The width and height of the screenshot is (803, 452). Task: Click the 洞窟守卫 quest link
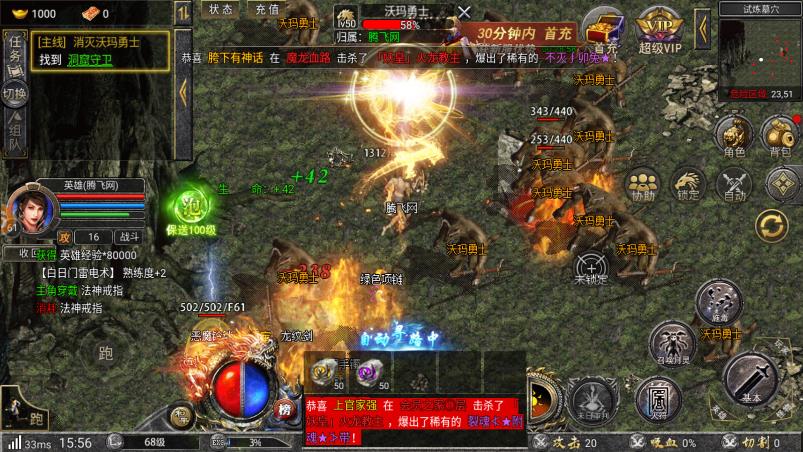tap(89, 58)
